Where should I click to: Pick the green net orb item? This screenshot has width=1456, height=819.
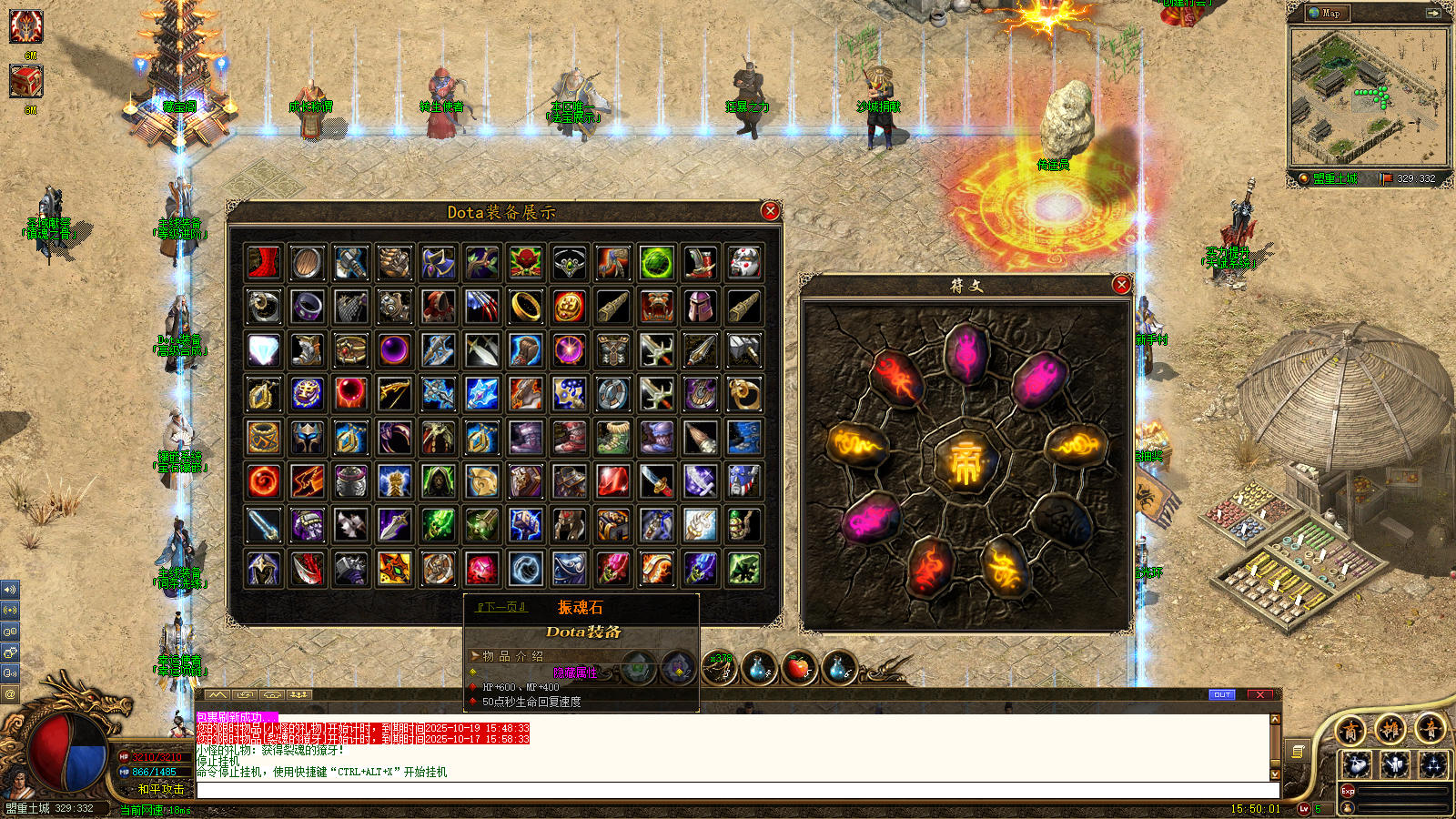[657, 263]
